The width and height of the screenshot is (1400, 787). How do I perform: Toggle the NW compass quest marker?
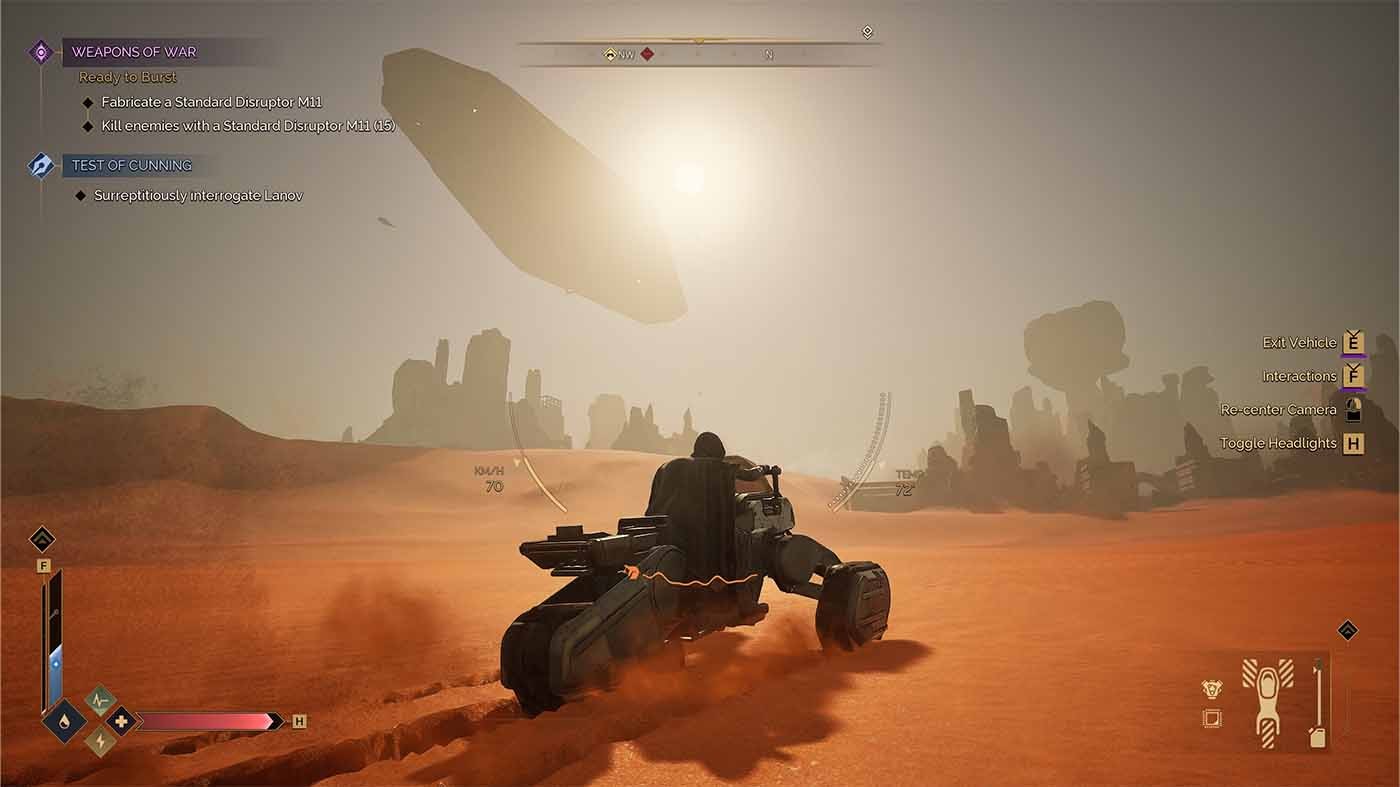tap(610, 54)
